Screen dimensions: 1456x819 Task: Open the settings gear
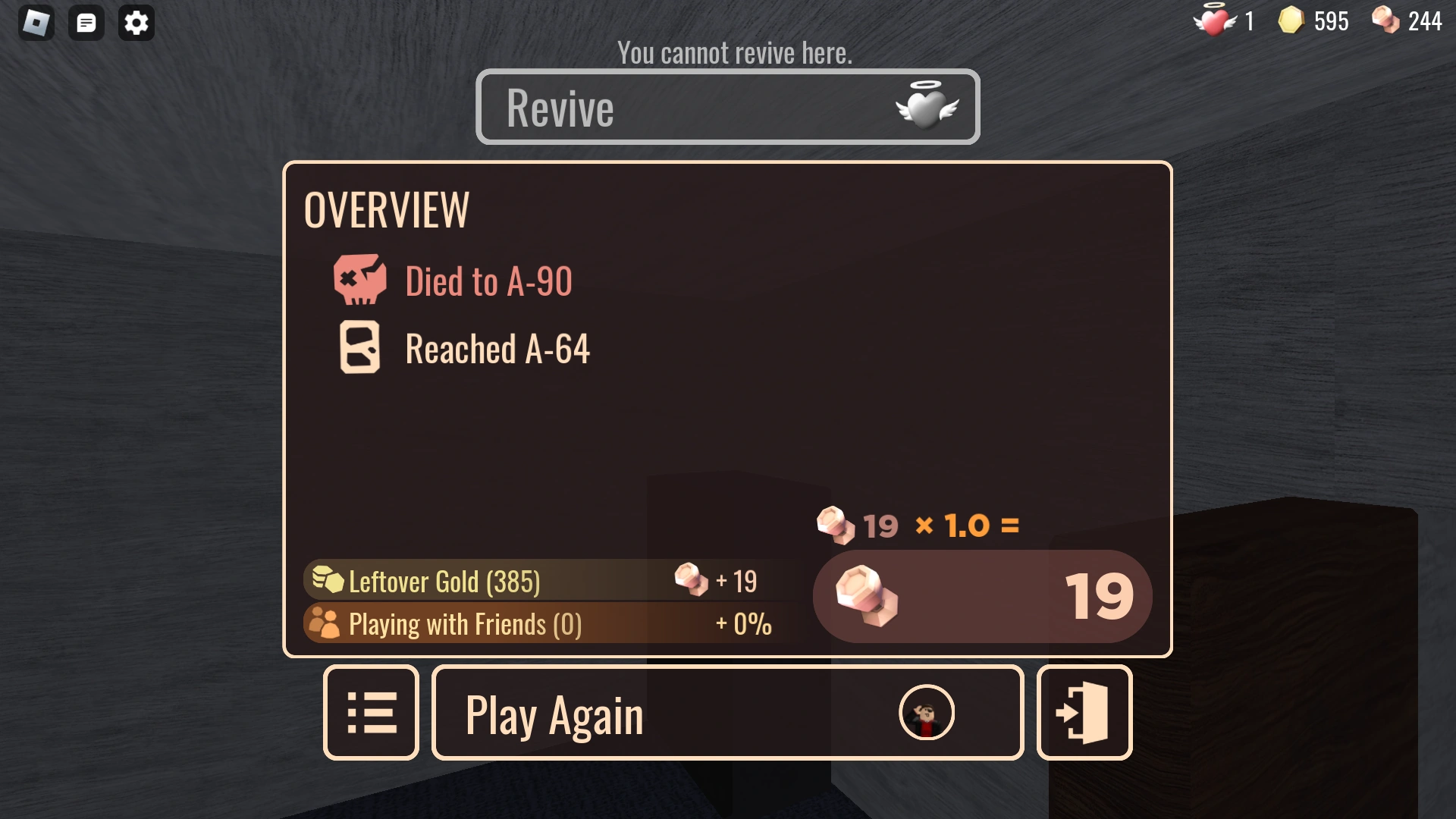(136, 22)
